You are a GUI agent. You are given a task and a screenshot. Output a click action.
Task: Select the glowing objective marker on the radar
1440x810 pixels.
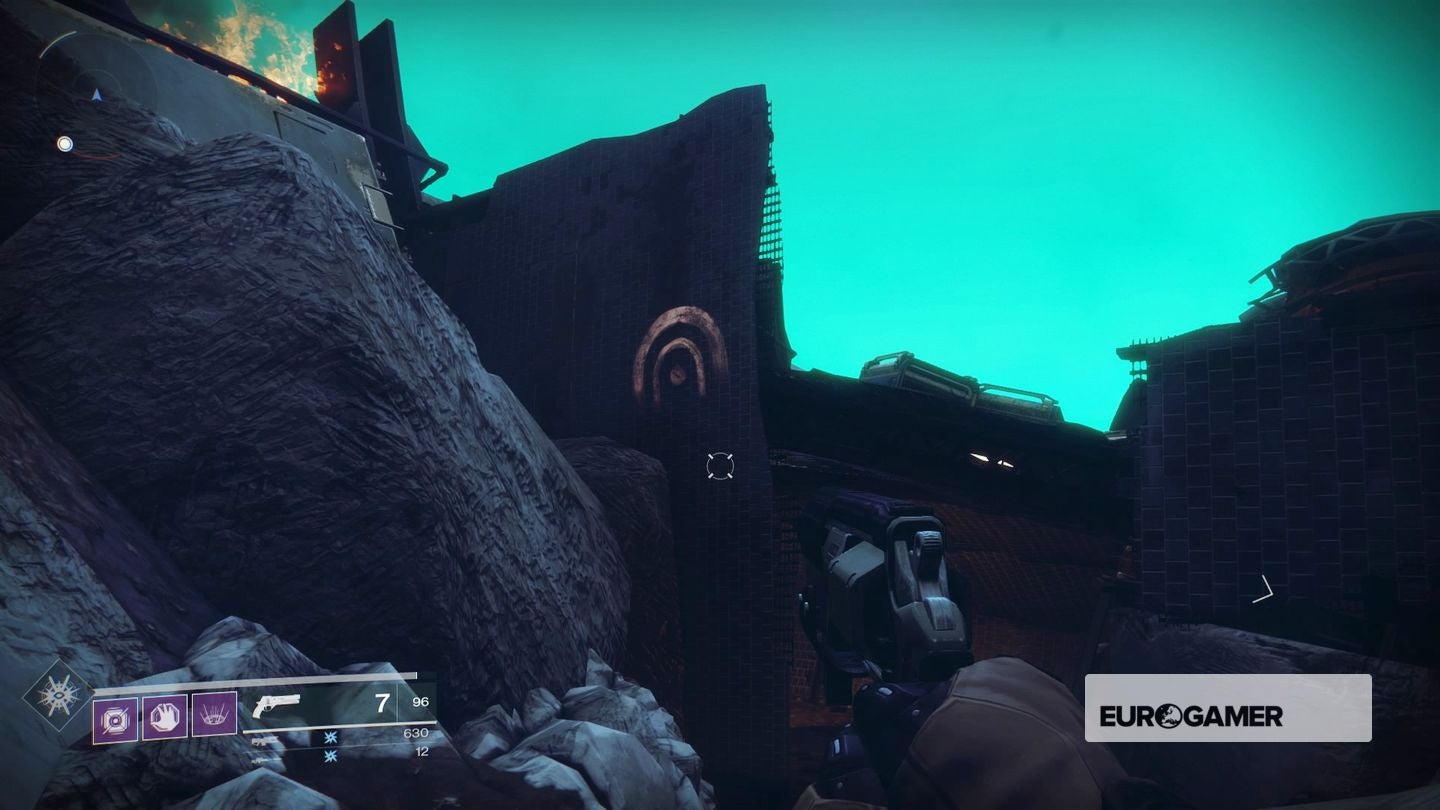(x=65, y=145)
